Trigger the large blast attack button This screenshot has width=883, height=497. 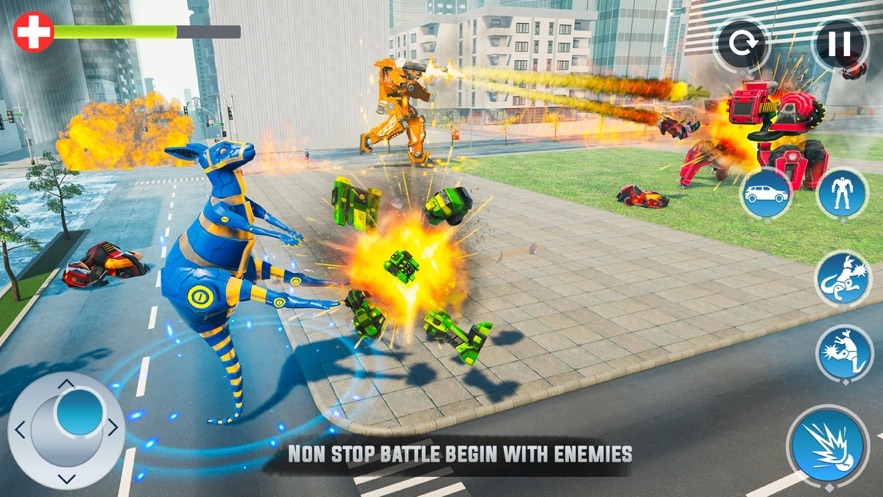[x=827, y=446]
